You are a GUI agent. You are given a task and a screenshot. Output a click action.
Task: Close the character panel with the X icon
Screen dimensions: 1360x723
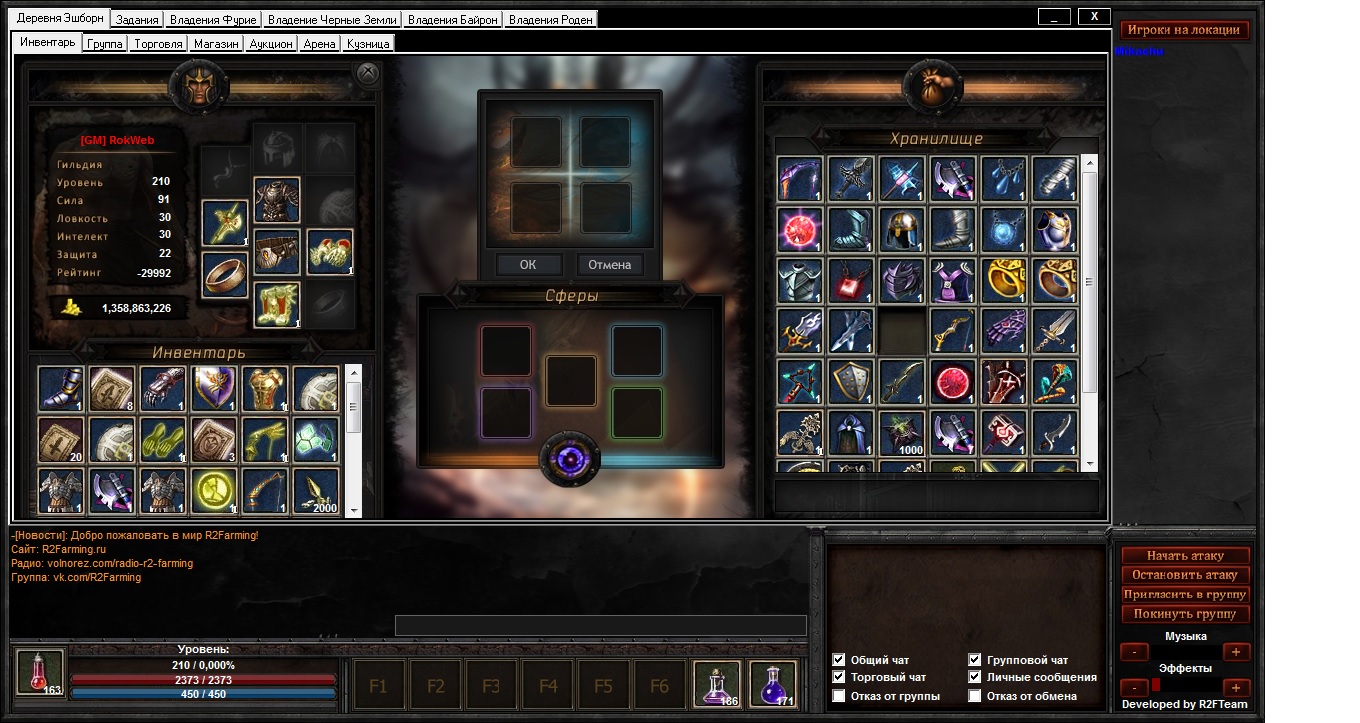point(368,73)
